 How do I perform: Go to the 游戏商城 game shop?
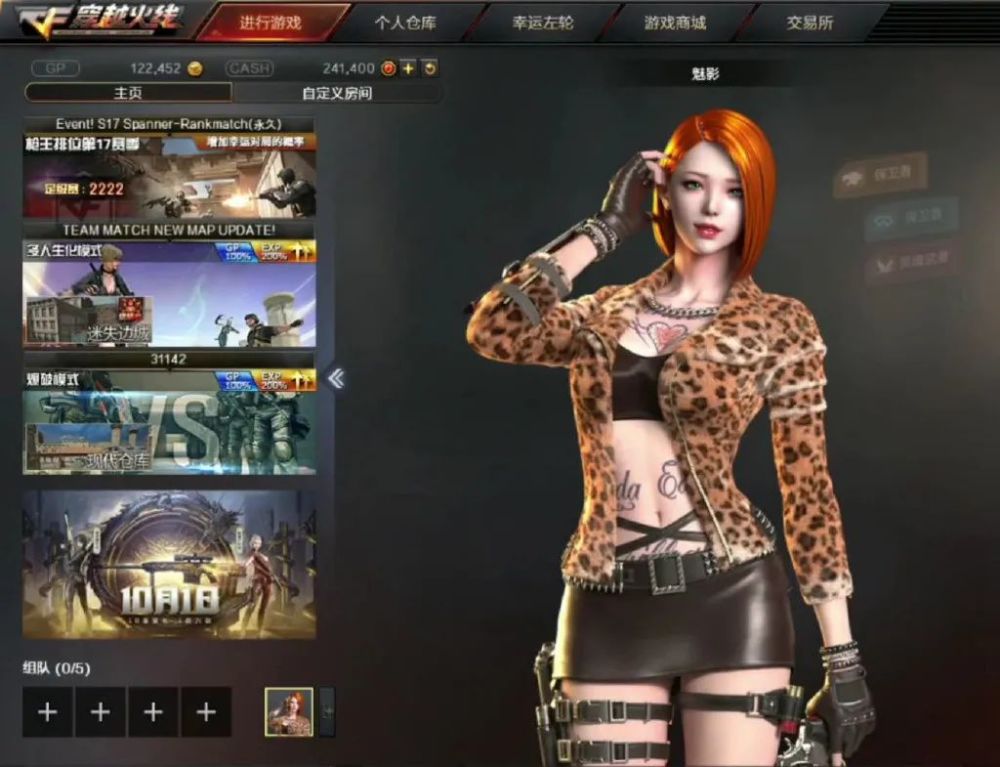point(676,22)
